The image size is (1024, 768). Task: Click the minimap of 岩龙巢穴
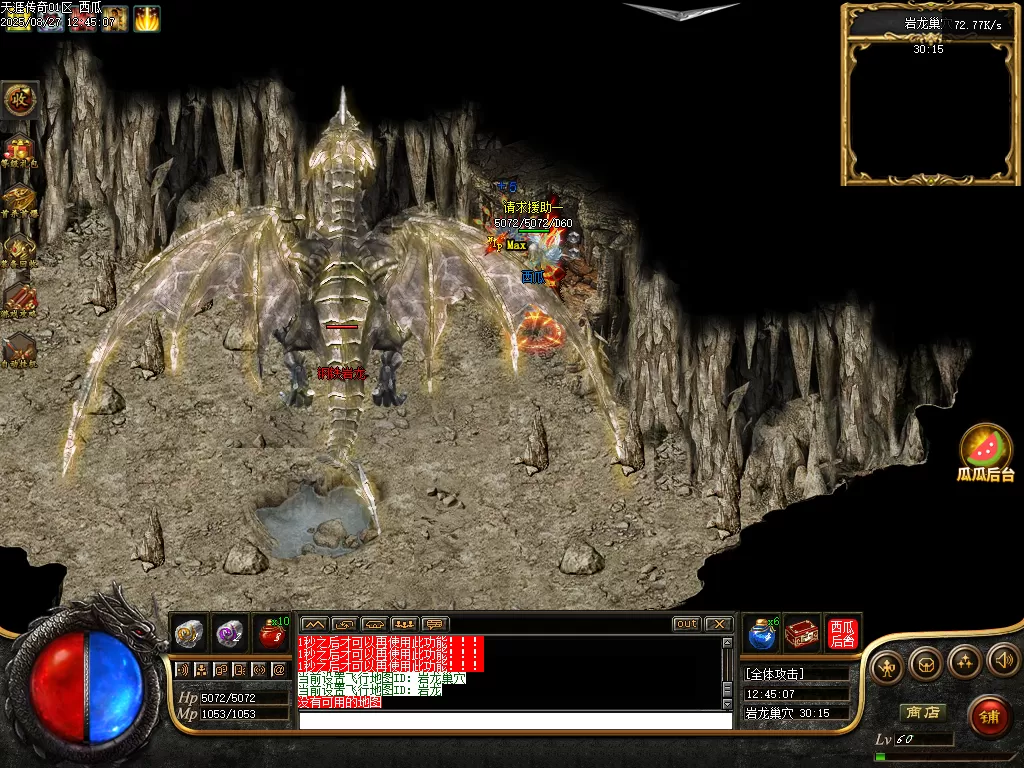click(x=926, y=110)
